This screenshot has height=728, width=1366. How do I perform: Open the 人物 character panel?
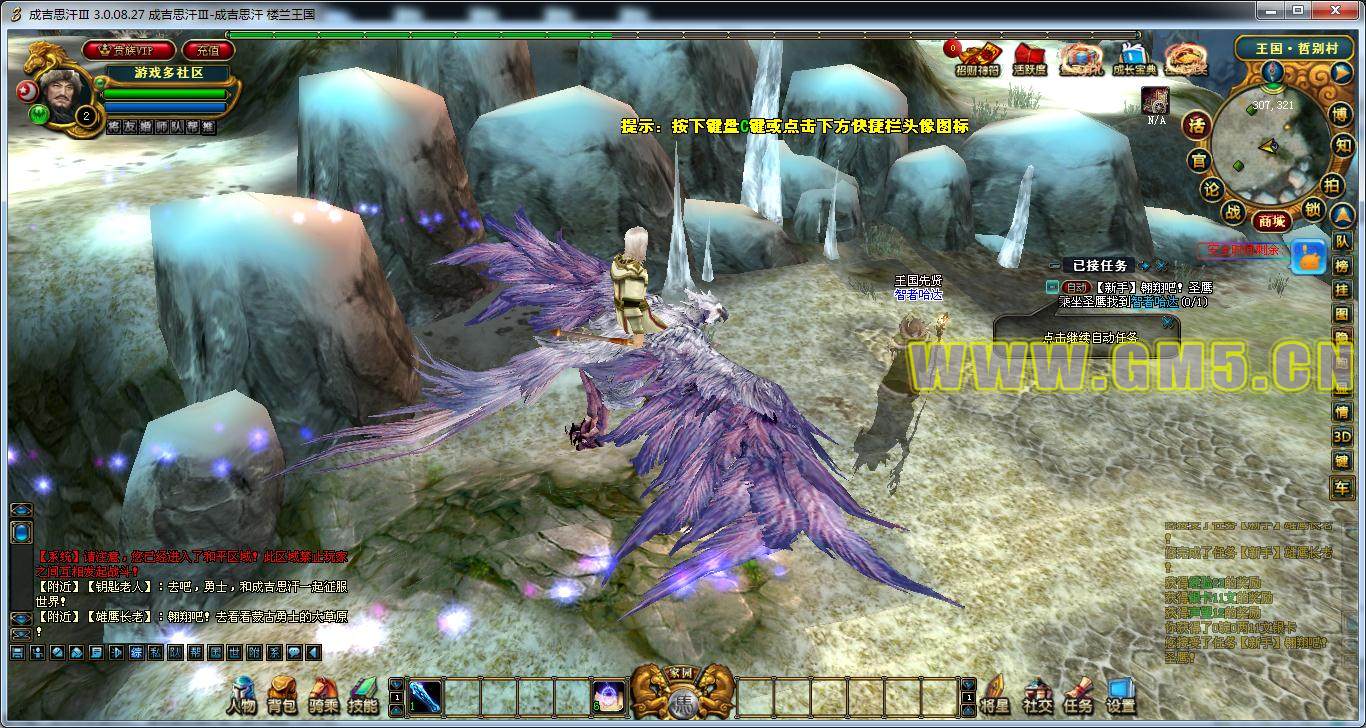[x=242, y=694]
